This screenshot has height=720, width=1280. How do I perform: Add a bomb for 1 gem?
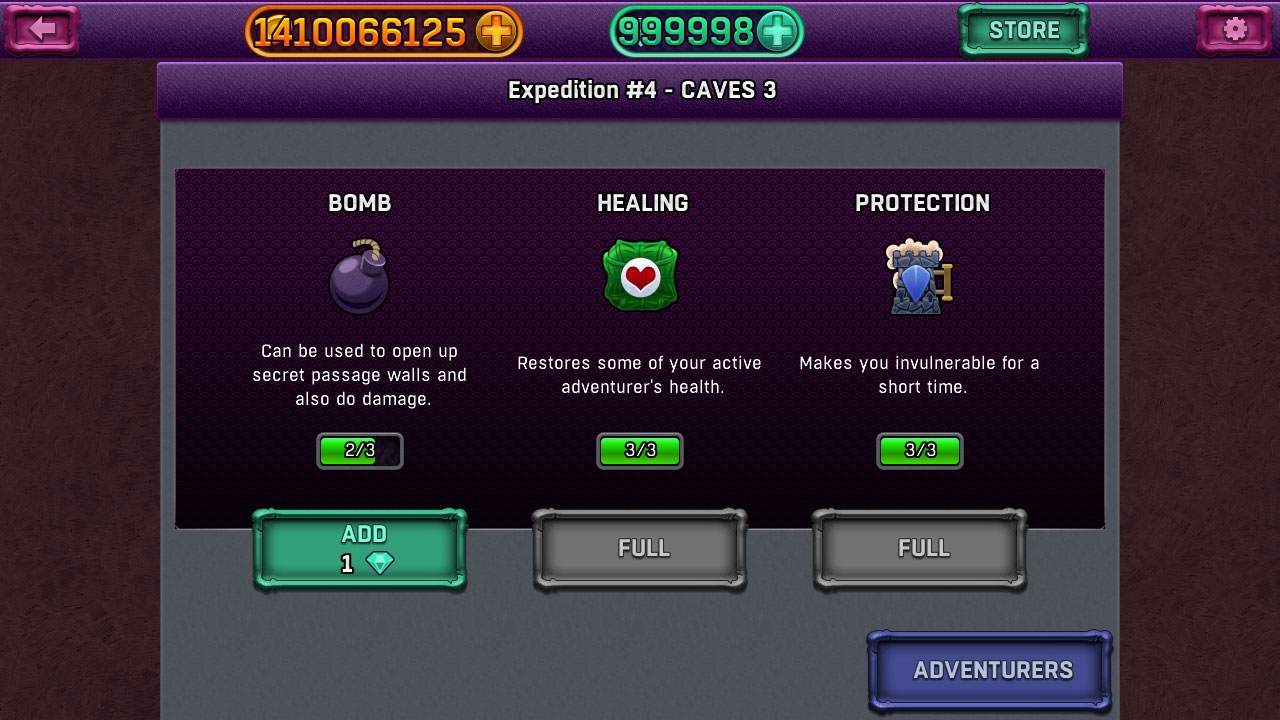coord(360,549)
